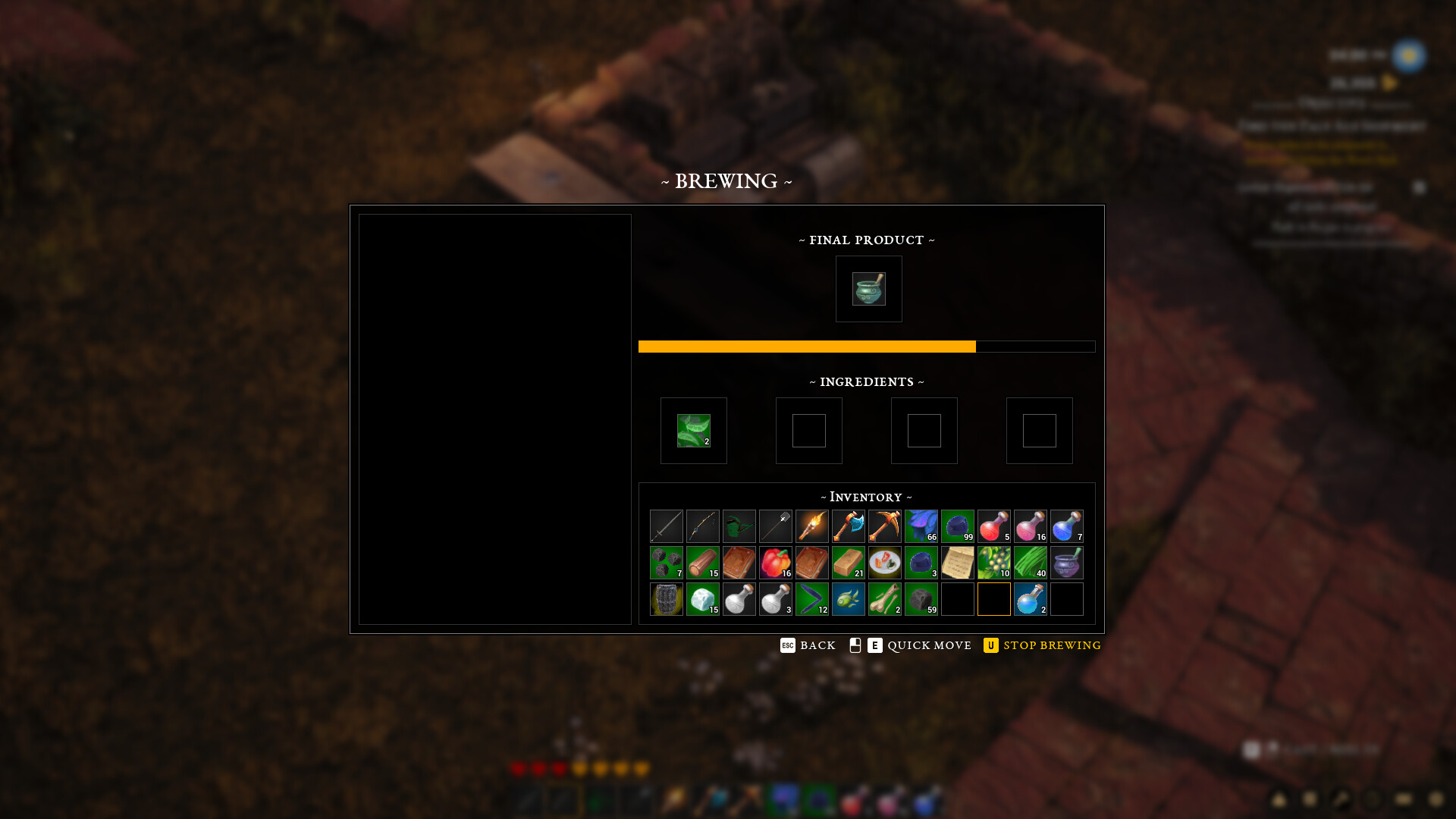1456x819 pixels.
Task: Click the brewing pot final product icon
Action: coord(869,289)
